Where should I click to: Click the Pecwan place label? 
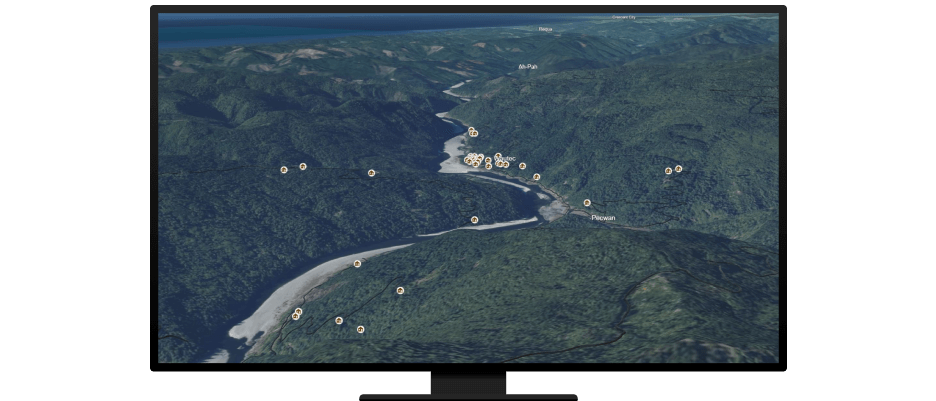click(603, 218)
